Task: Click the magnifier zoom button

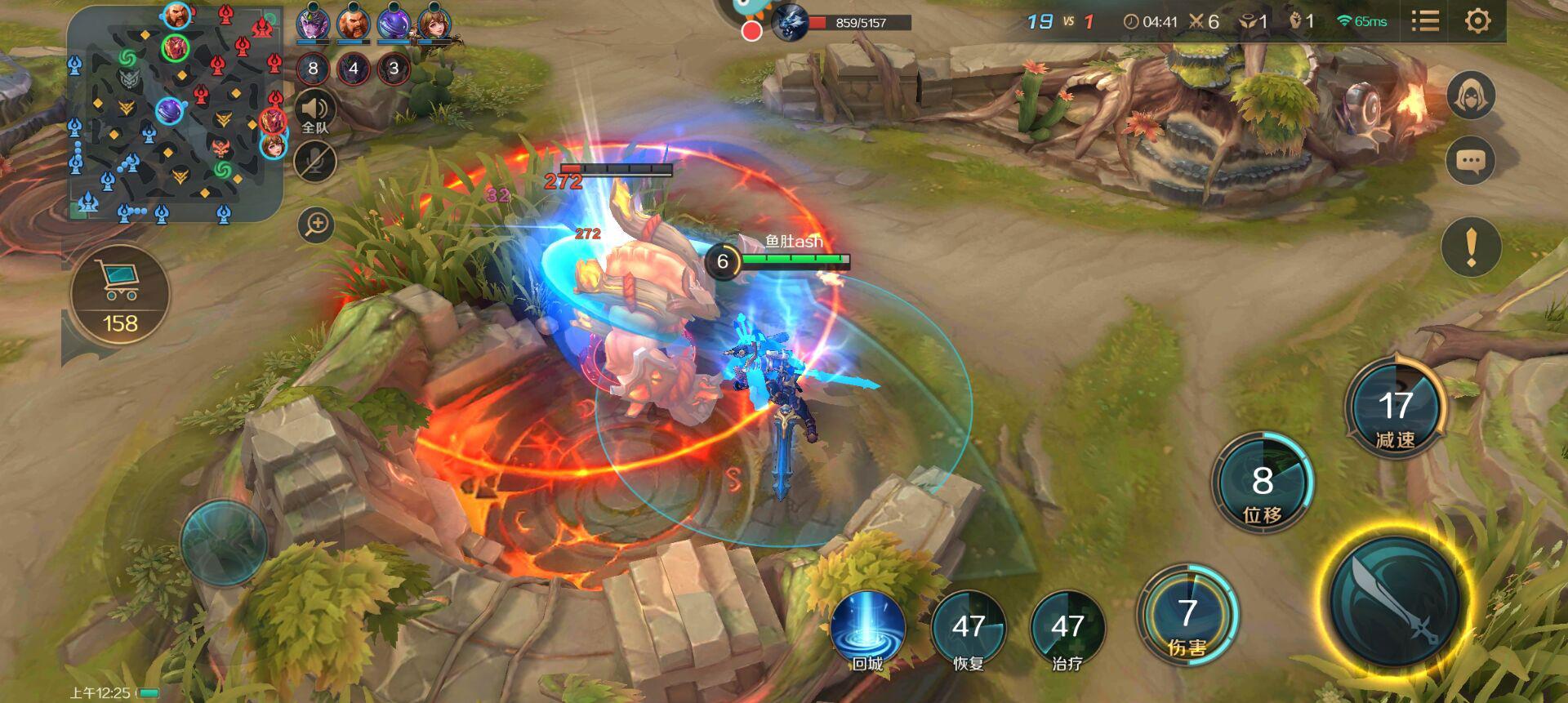Action: tap(316, 224)
